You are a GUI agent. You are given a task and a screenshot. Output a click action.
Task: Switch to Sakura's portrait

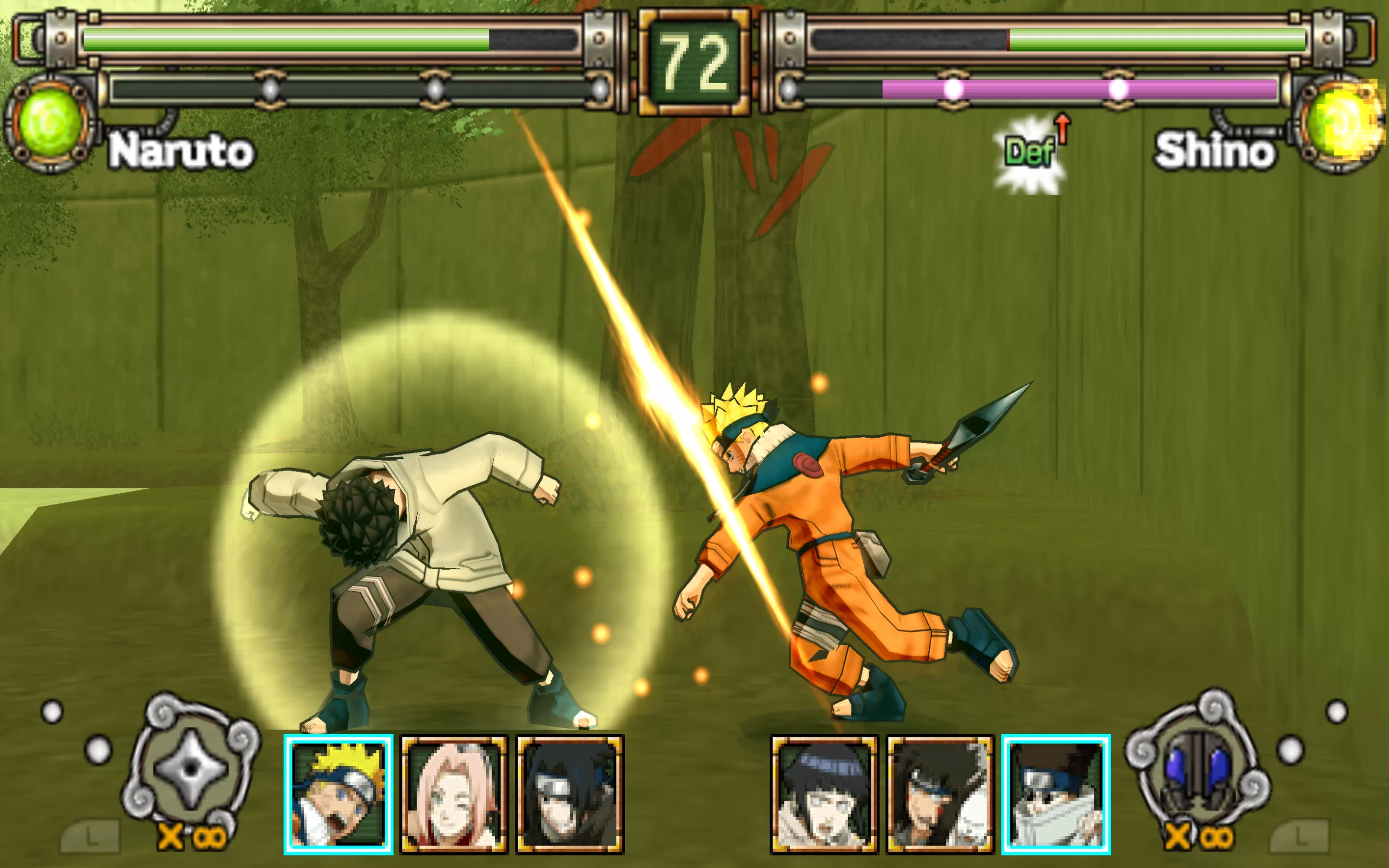point(454,794)
